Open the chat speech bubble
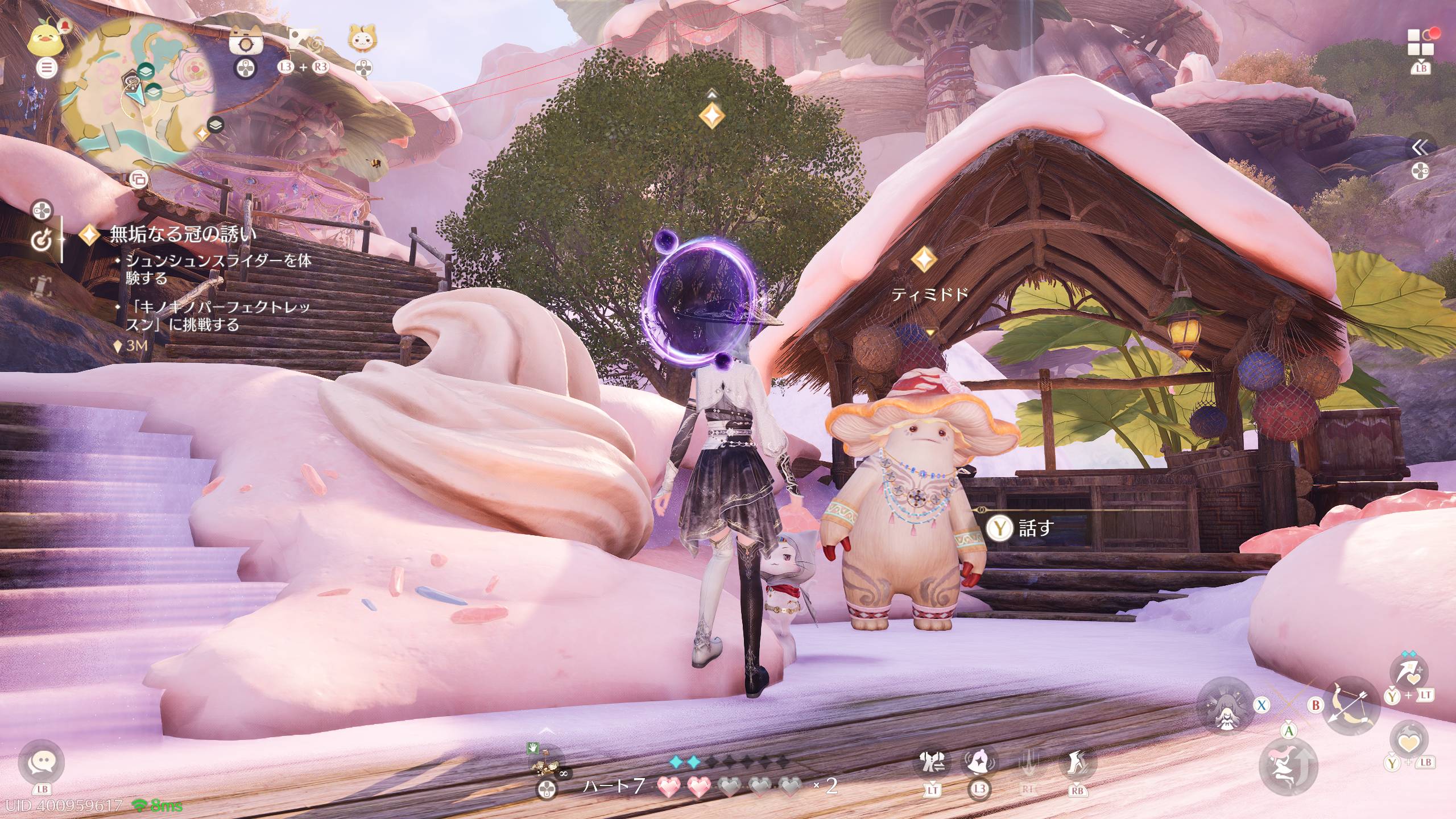Image resolution: width=1456 pixels, height=819 pixels. (x=42, y=762)
